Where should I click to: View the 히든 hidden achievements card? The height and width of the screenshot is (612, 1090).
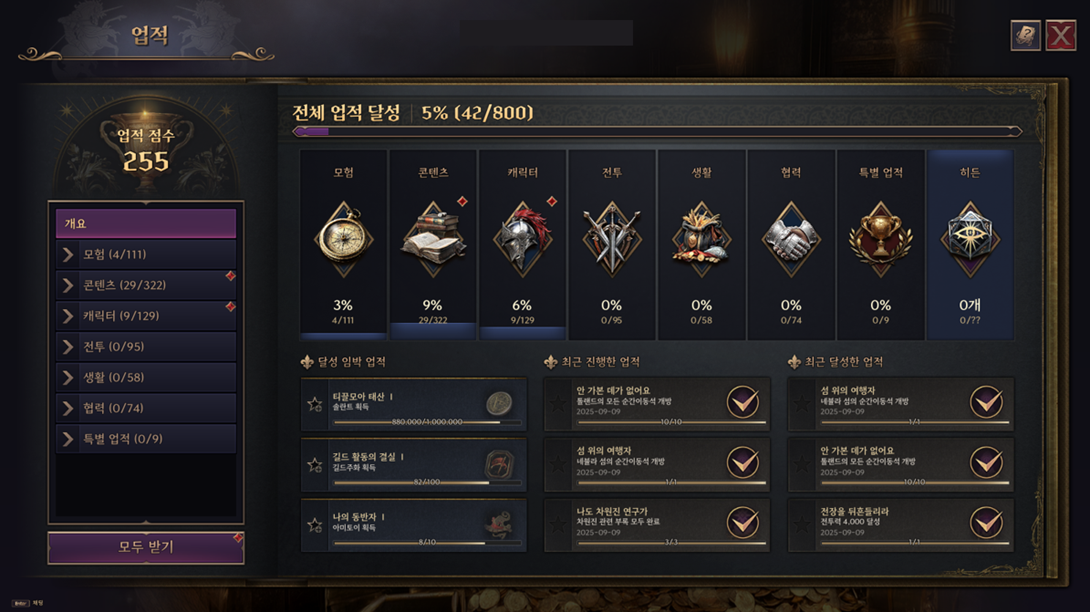click(x=970, y=245)
